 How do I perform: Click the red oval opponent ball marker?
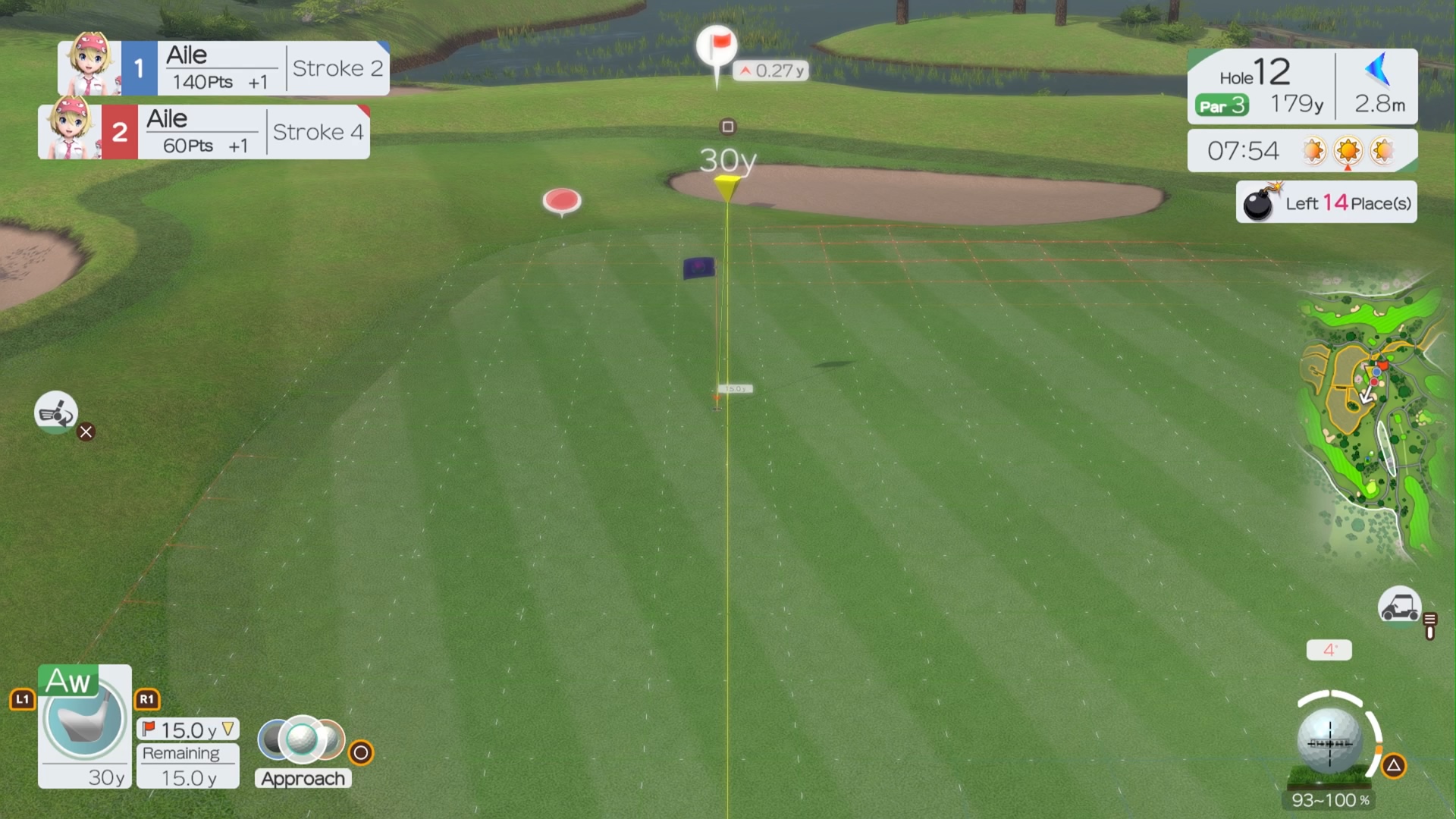click(562, 200)
